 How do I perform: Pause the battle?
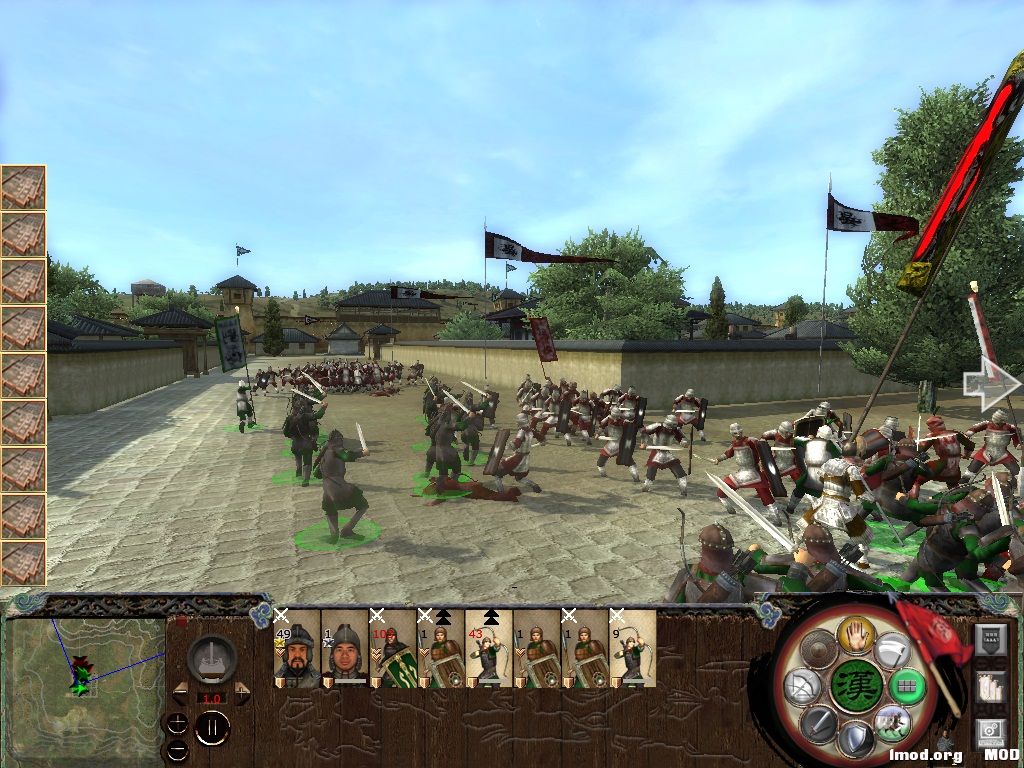[212, 727]
